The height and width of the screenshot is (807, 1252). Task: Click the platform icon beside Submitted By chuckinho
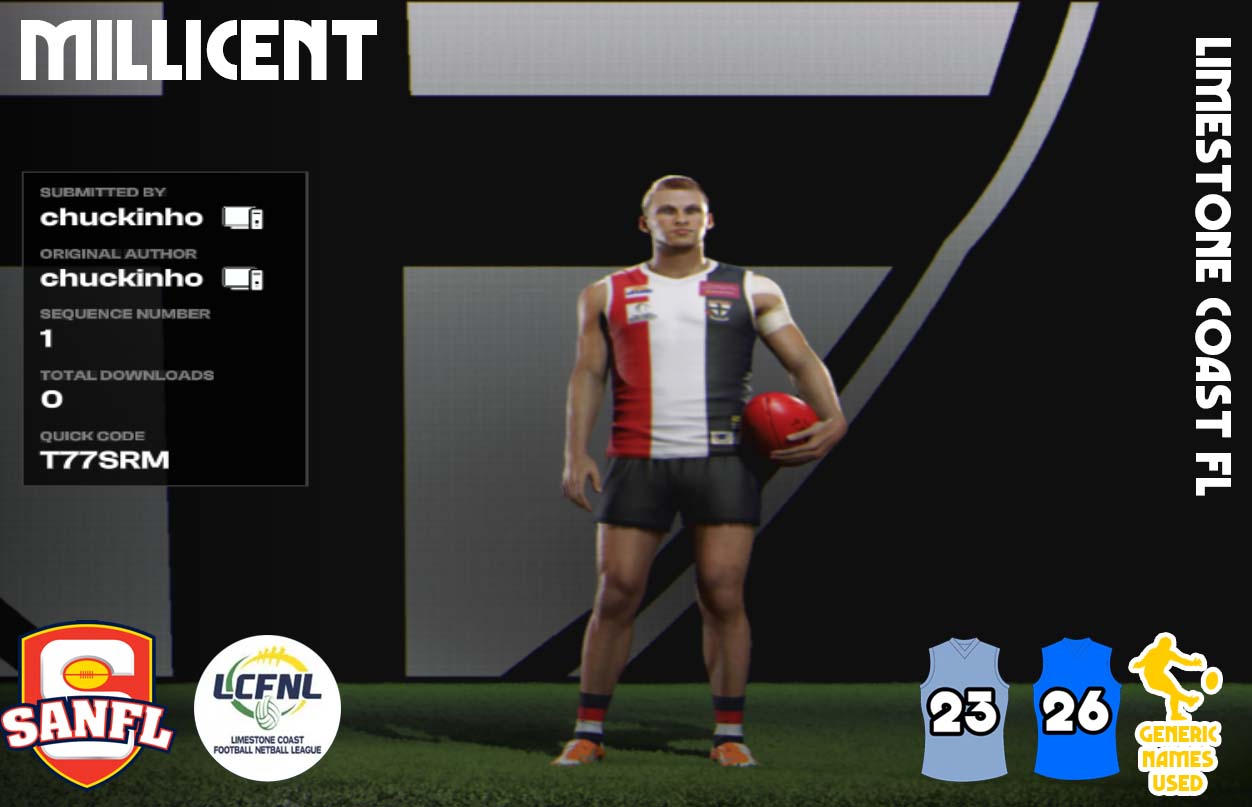(243, 217)
